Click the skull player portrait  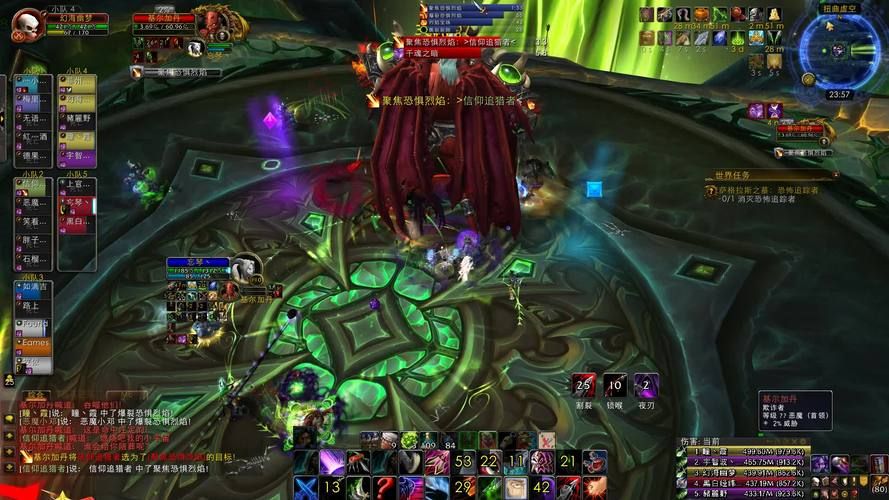pos(26,24)
